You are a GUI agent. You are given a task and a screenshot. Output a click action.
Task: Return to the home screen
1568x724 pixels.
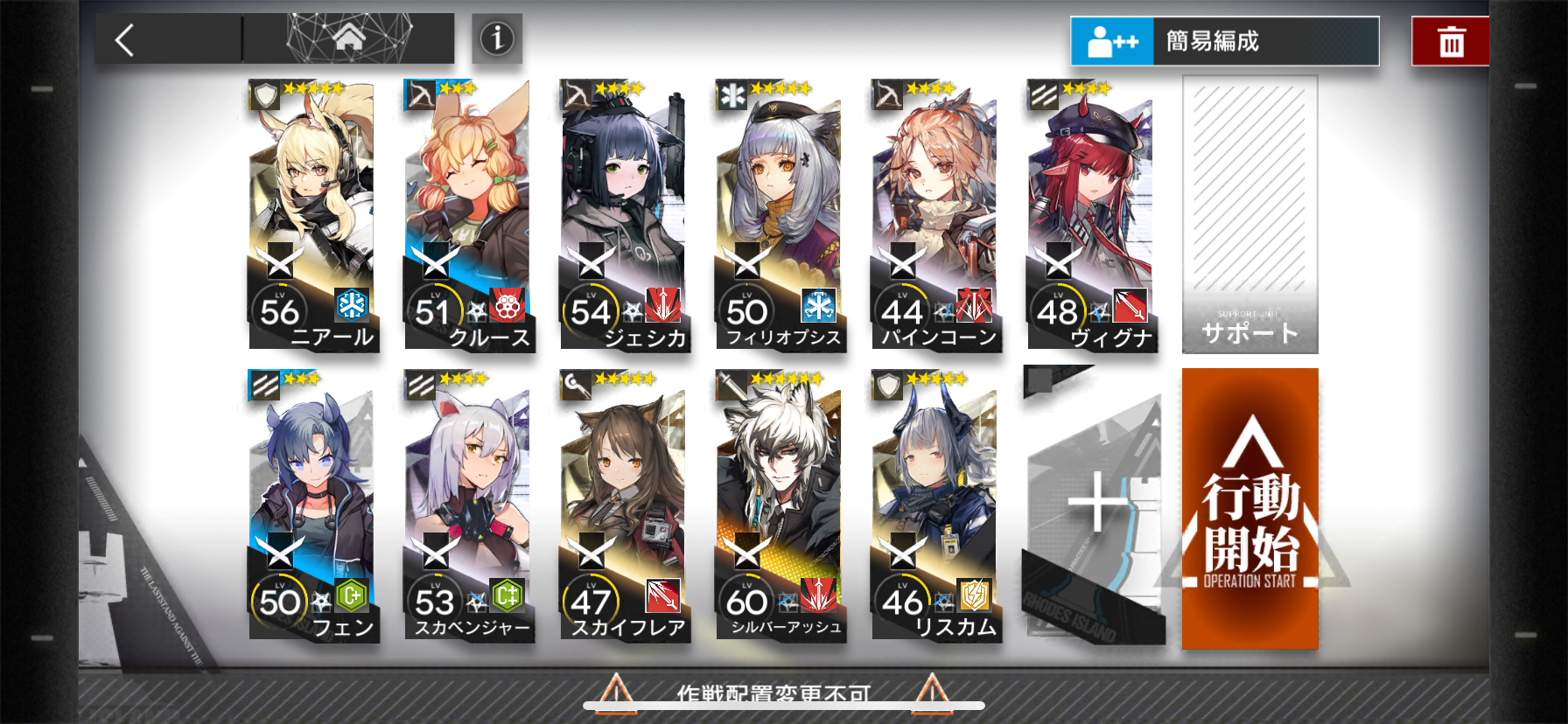[348, 38]
